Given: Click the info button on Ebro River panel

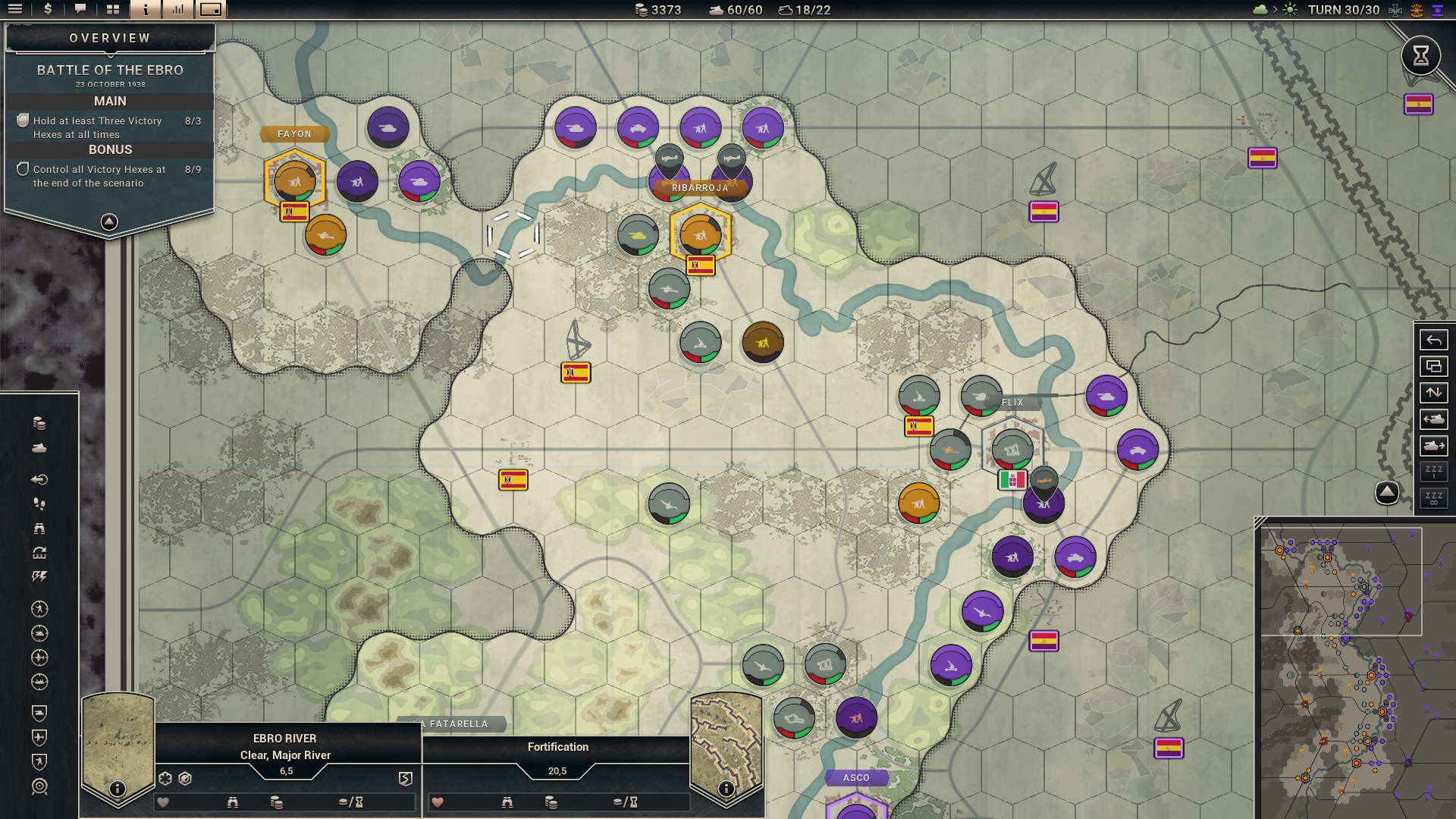Looking at the screenshot, I should 117,787.
